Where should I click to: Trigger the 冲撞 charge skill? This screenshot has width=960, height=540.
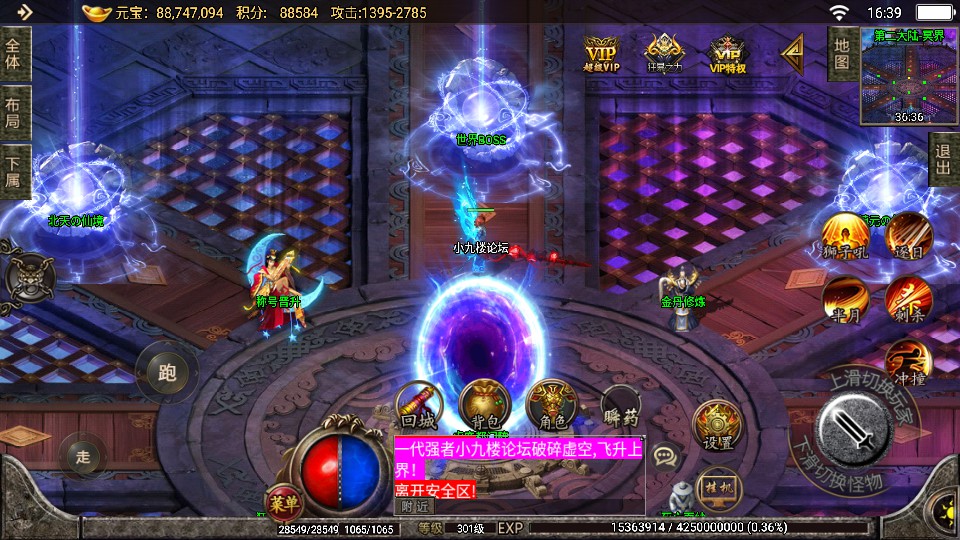tap(908, 362)
